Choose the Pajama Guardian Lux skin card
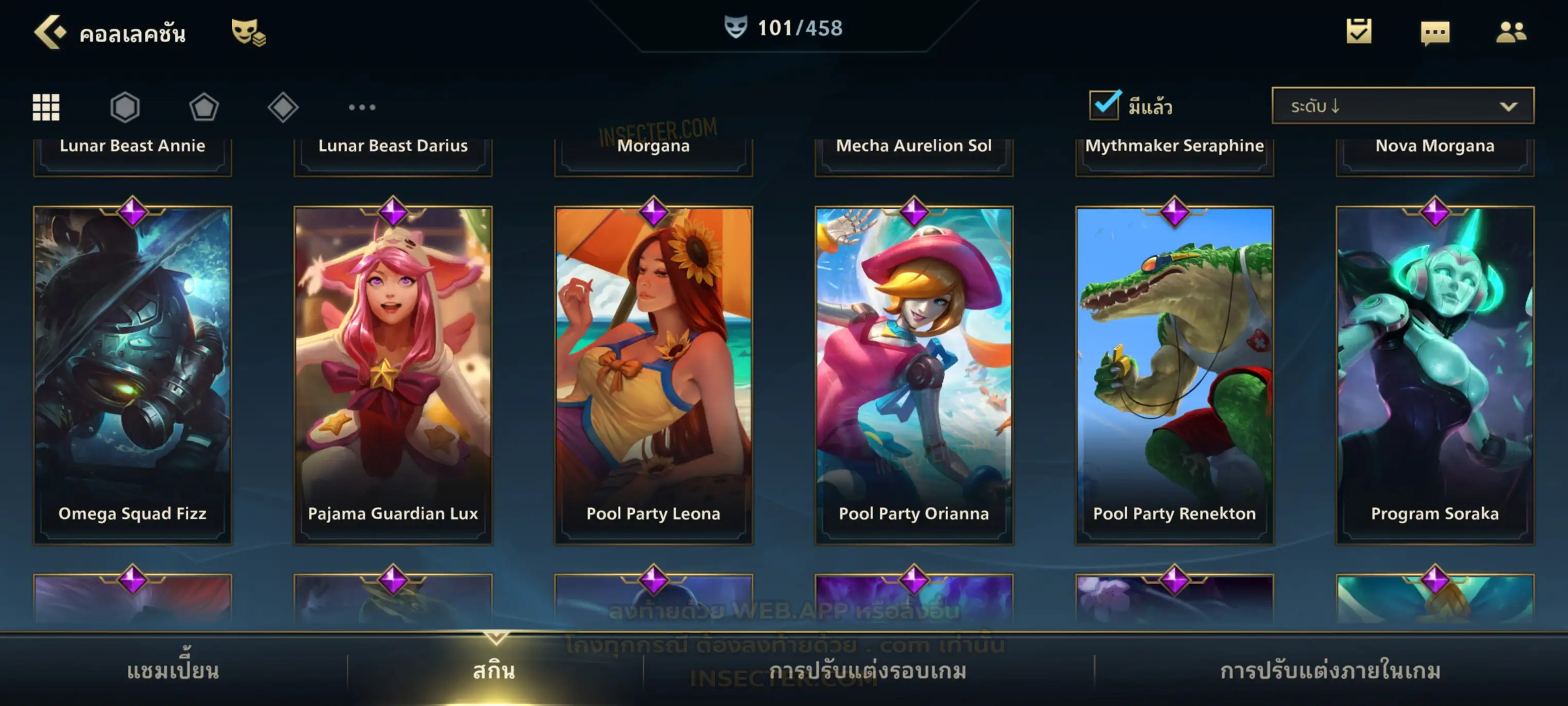The width and height of the screenshot is (1568, 706). point(393,375)
